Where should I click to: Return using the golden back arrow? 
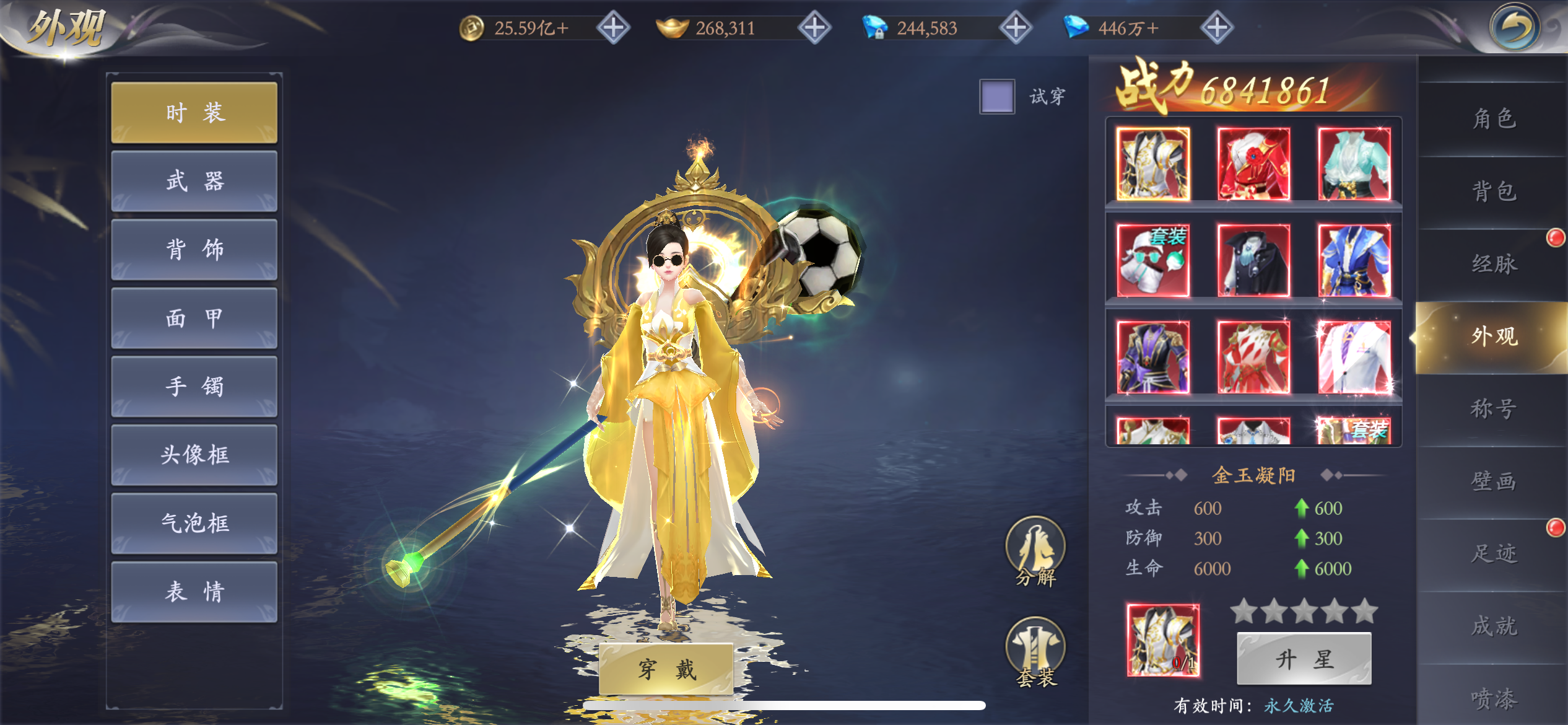point(1514,28)
